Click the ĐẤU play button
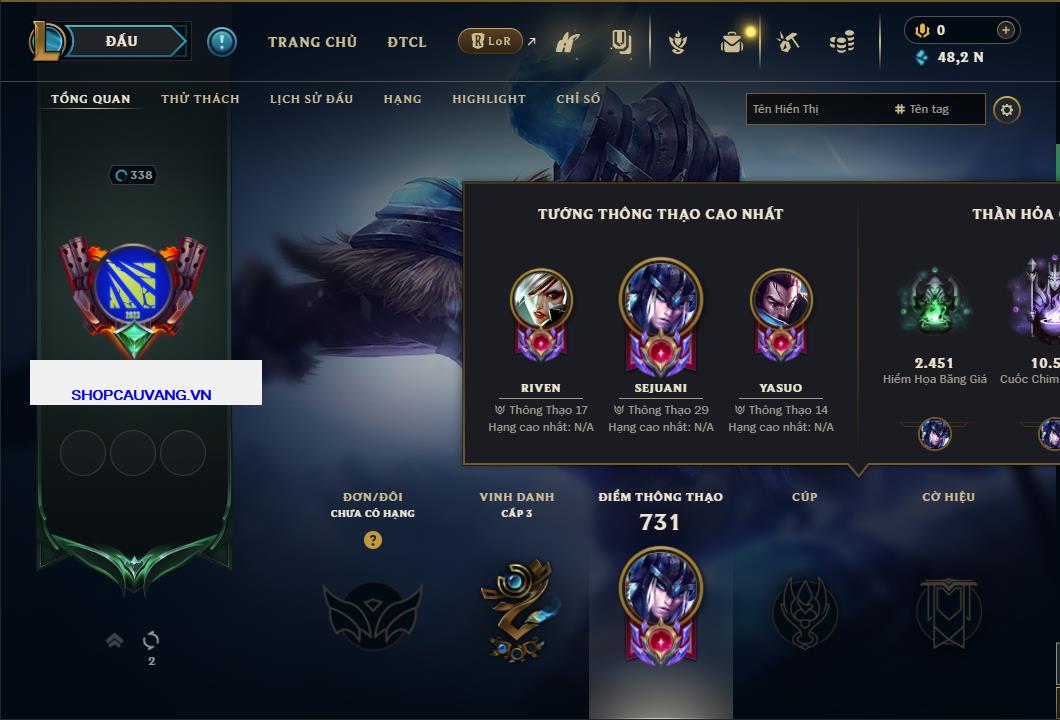 pyautogui.click(x=122, y=41)
